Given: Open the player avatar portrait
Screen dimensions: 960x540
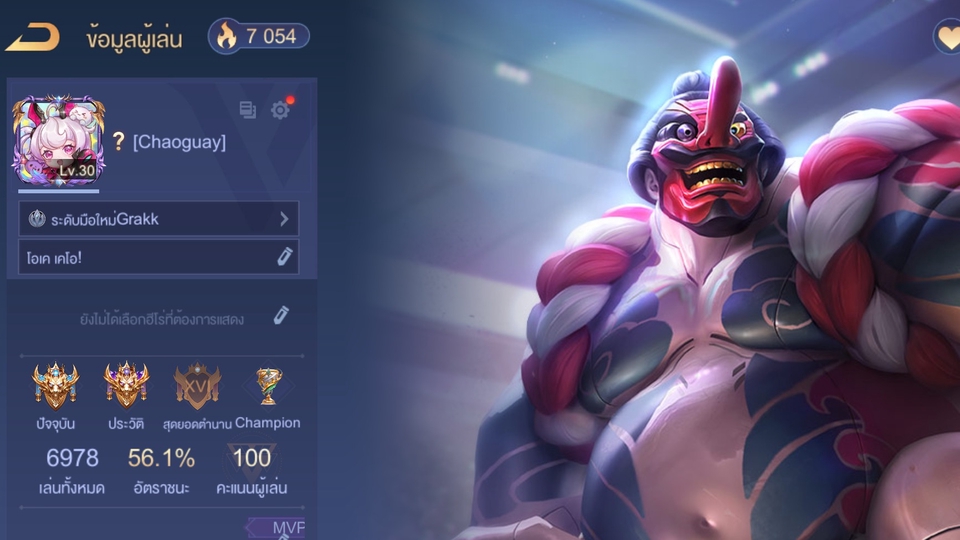Looking at the screenshot, I should tap(54, 140).
